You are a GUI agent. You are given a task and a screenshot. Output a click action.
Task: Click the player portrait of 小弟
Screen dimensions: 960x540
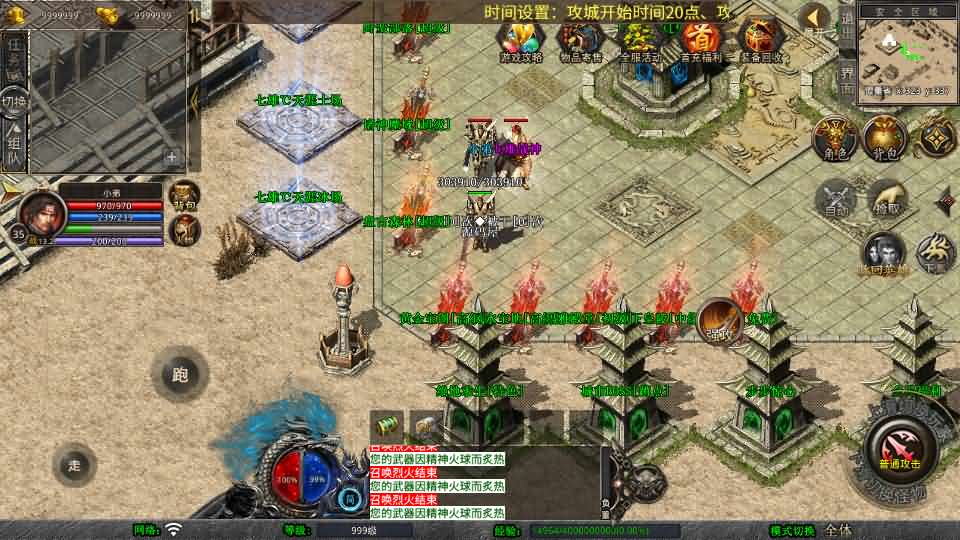point(41,211)
